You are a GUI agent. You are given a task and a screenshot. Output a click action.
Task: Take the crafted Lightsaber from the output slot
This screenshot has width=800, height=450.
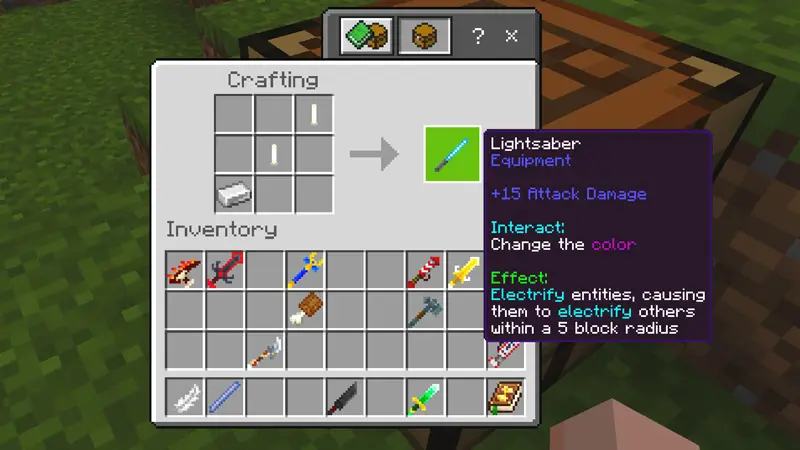click(x=452, y=154)
